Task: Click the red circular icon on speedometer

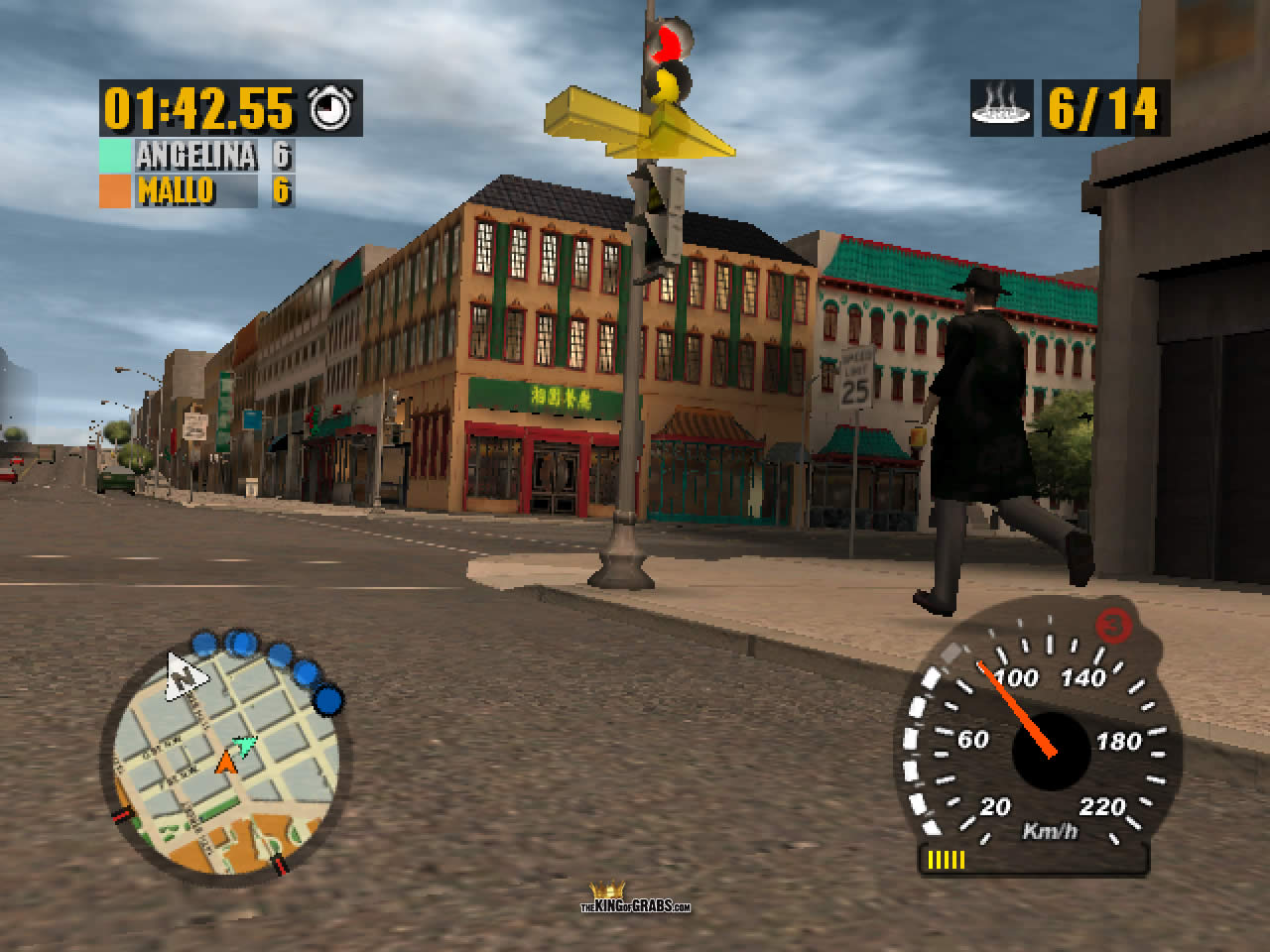Action: click(1115, 627)
